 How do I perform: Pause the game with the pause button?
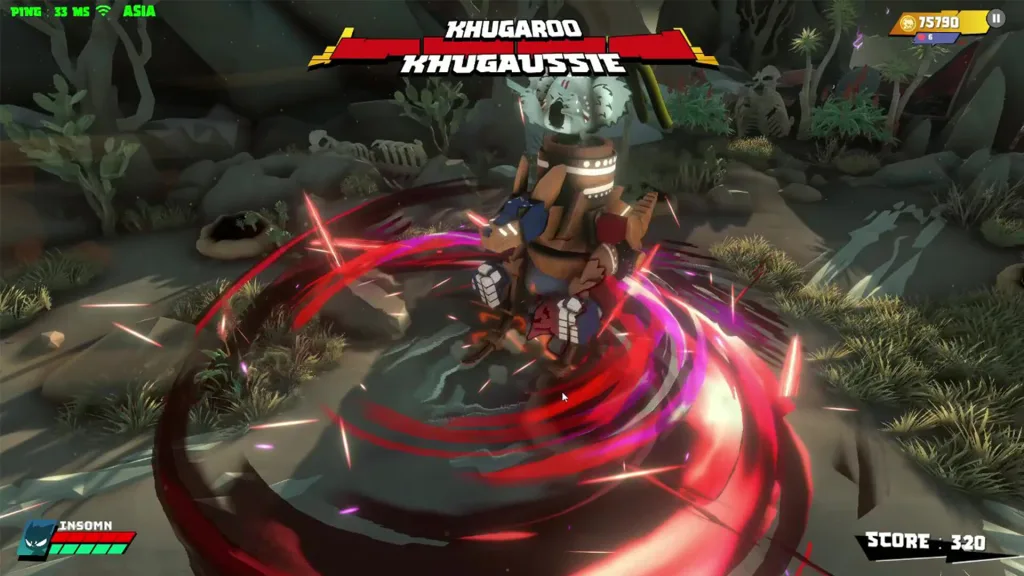(x=995, y=18)
